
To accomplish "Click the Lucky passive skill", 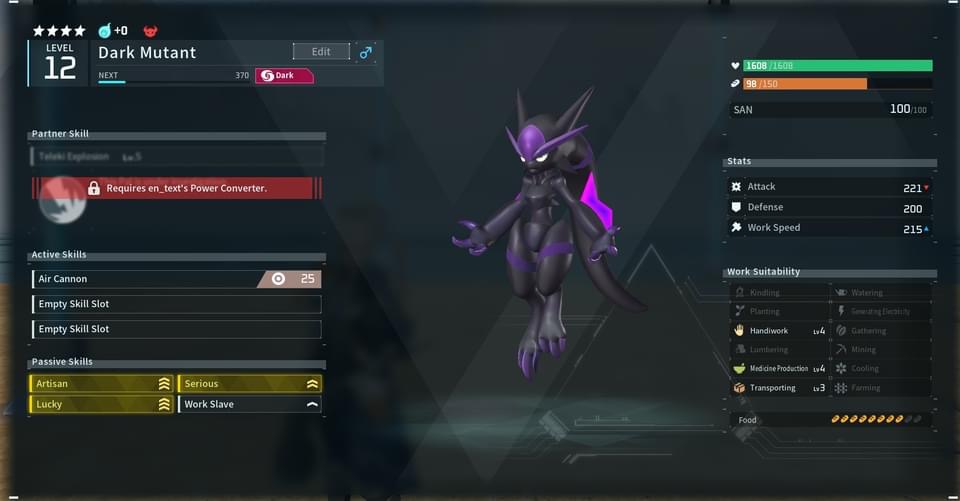I will [101, 404].
